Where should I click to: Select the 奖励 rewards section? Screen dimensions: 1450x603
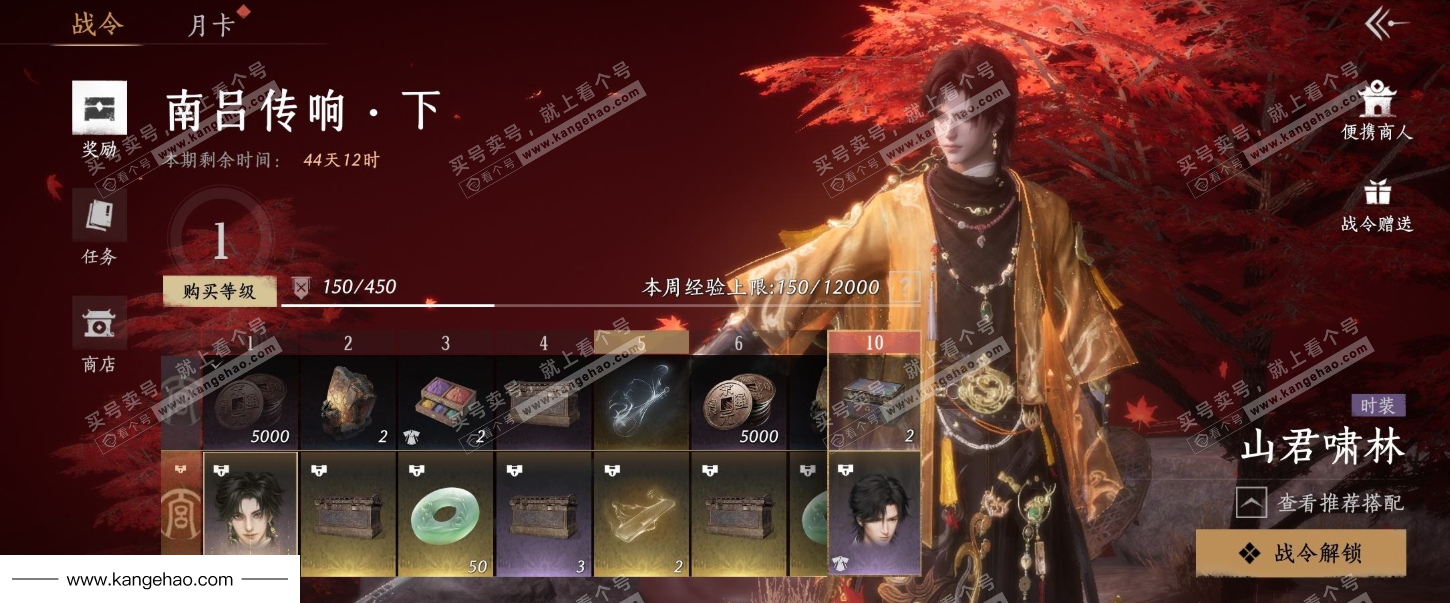click(x=99, y=120)
